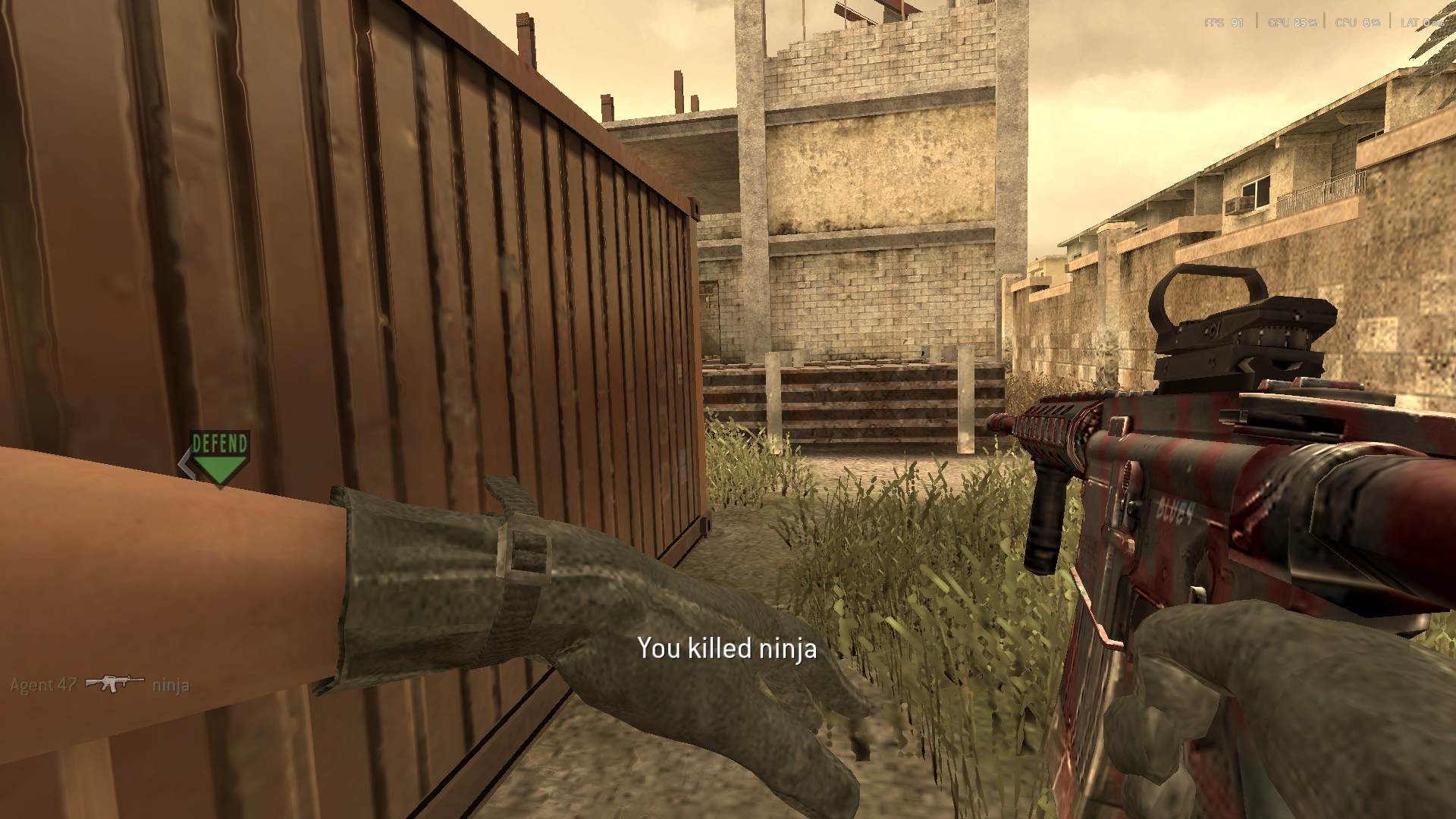This screenshot has height=819, width=1456.
Task: Click the BLUE4 marking on the weapon
Action: pos(1177,510)
